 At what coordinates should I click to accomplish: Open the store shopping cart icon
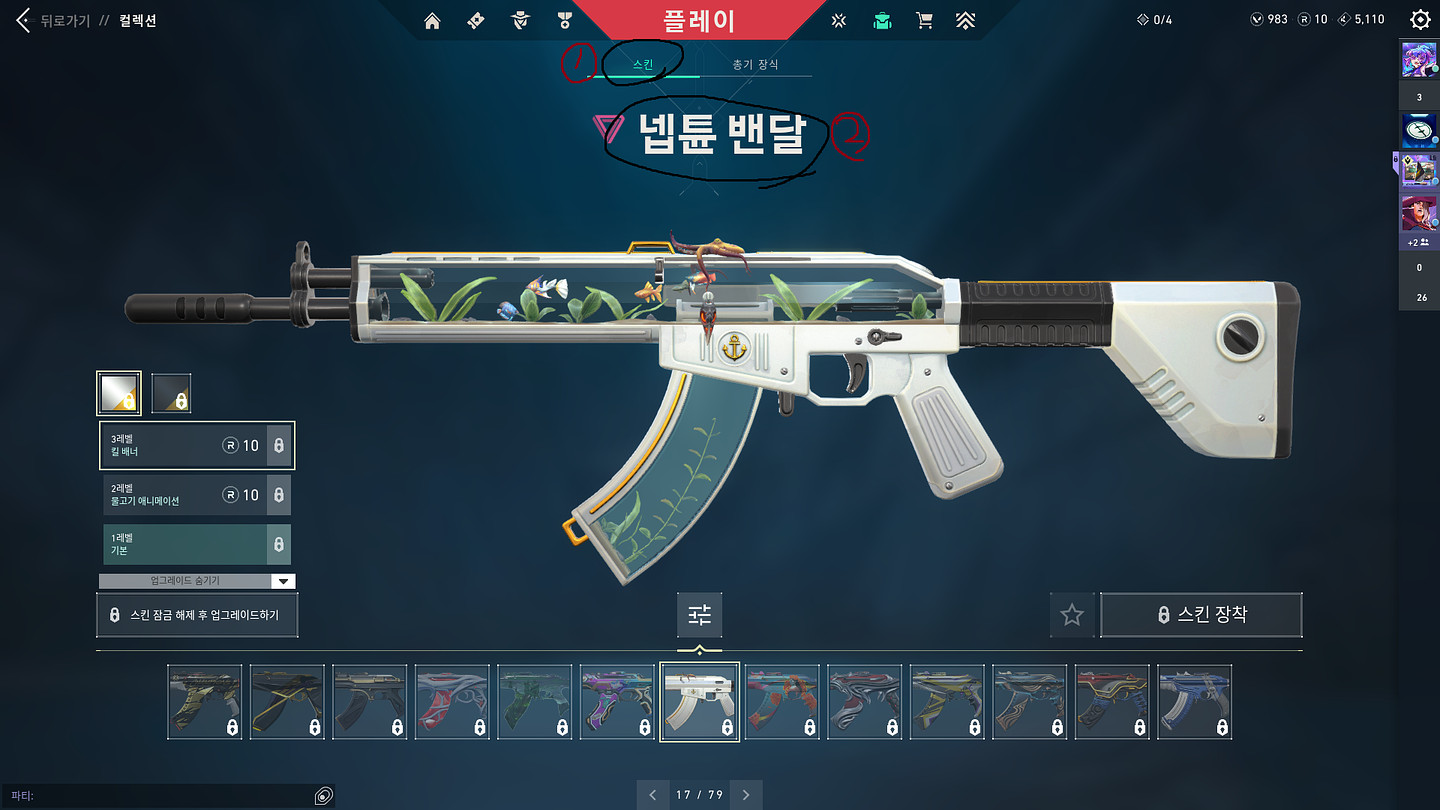(924, 20)
